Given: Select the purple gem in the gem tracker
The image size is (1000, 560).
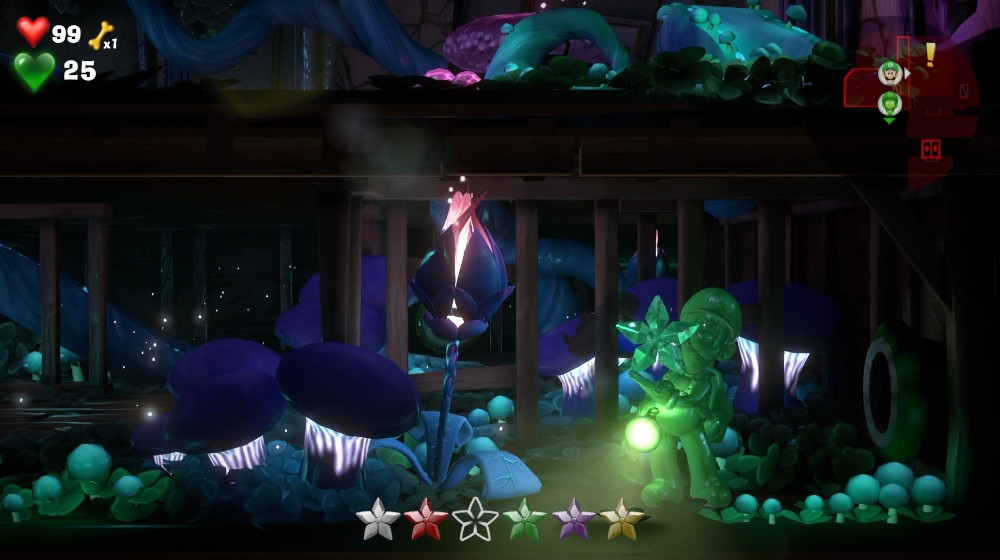Looking at the screenshot, I should coord(573,519).
